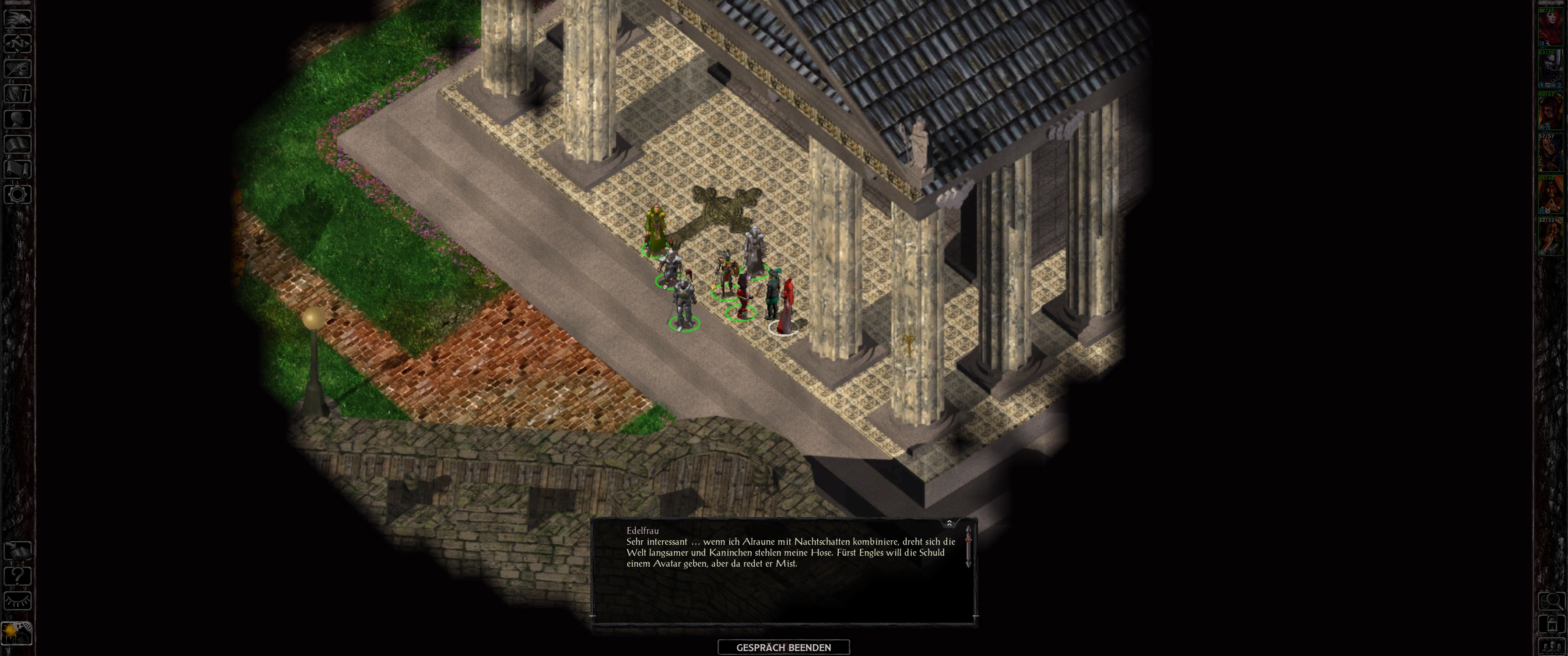Viewport: 1568px width, 656px height.
Task: Open the priest scroll icon
Action: [x=18, y=169]
